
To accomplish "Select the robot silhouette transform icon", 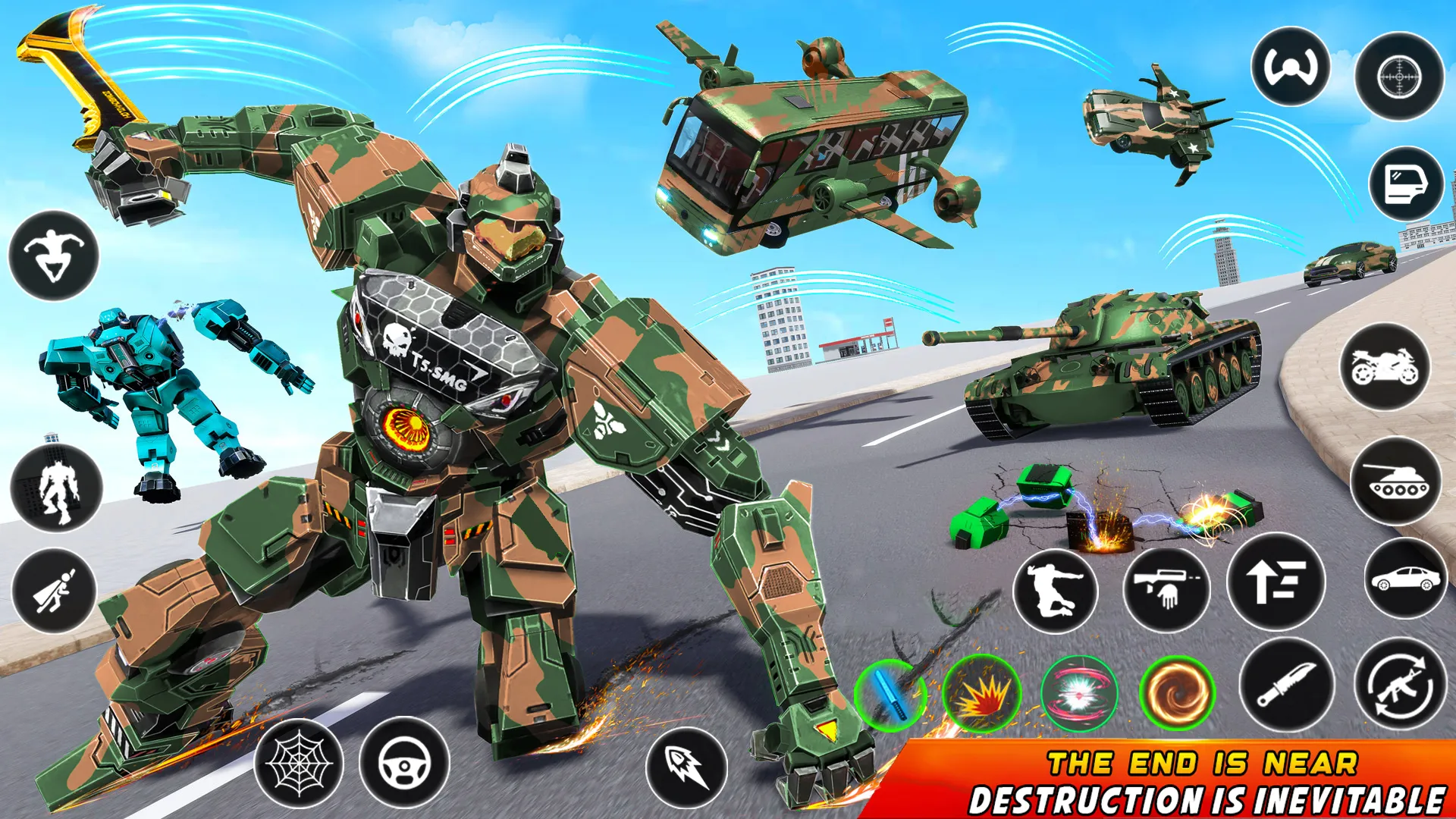I will click(56, 491).
